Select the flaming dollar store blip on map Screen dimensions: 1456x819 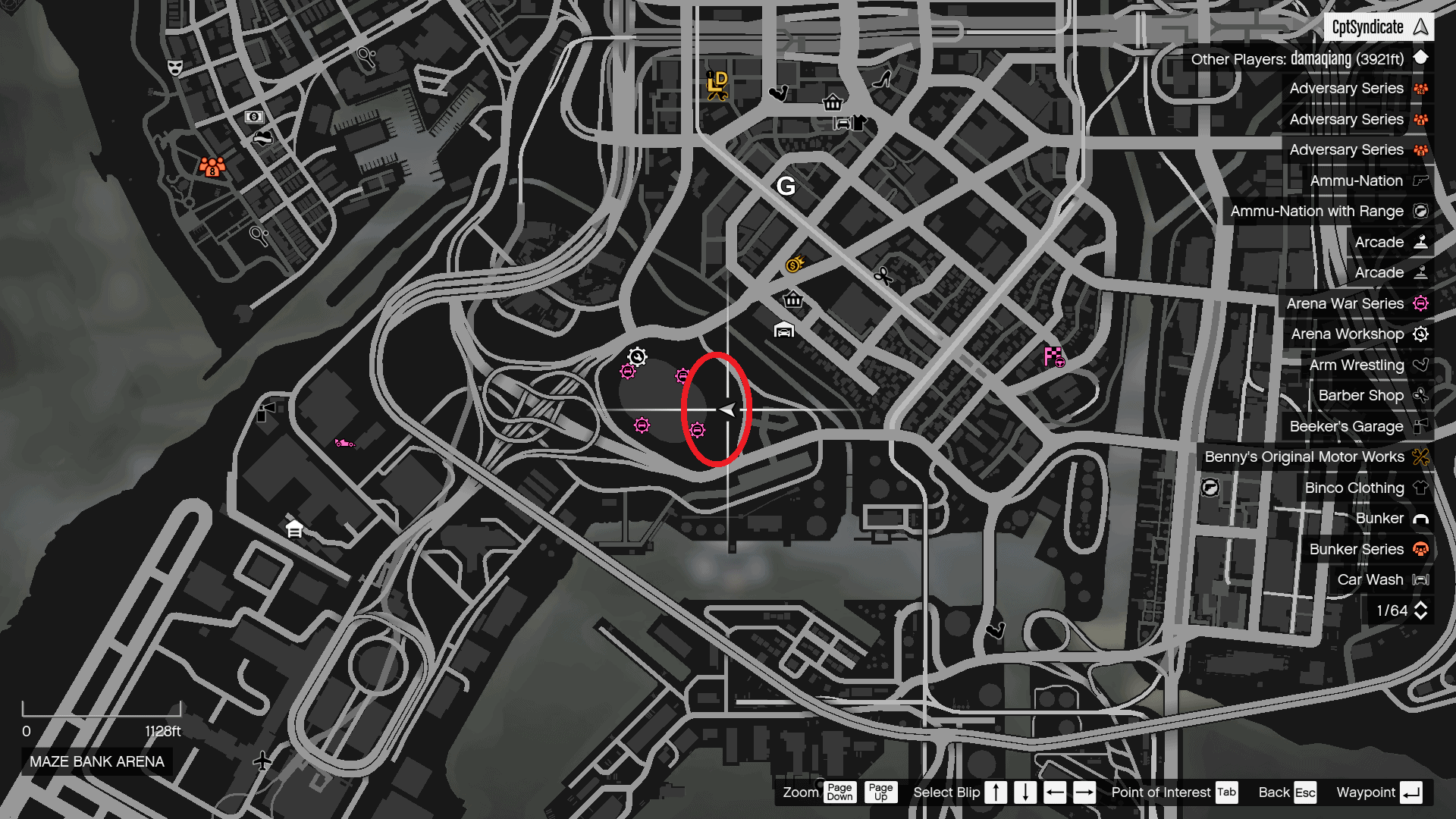792,265
